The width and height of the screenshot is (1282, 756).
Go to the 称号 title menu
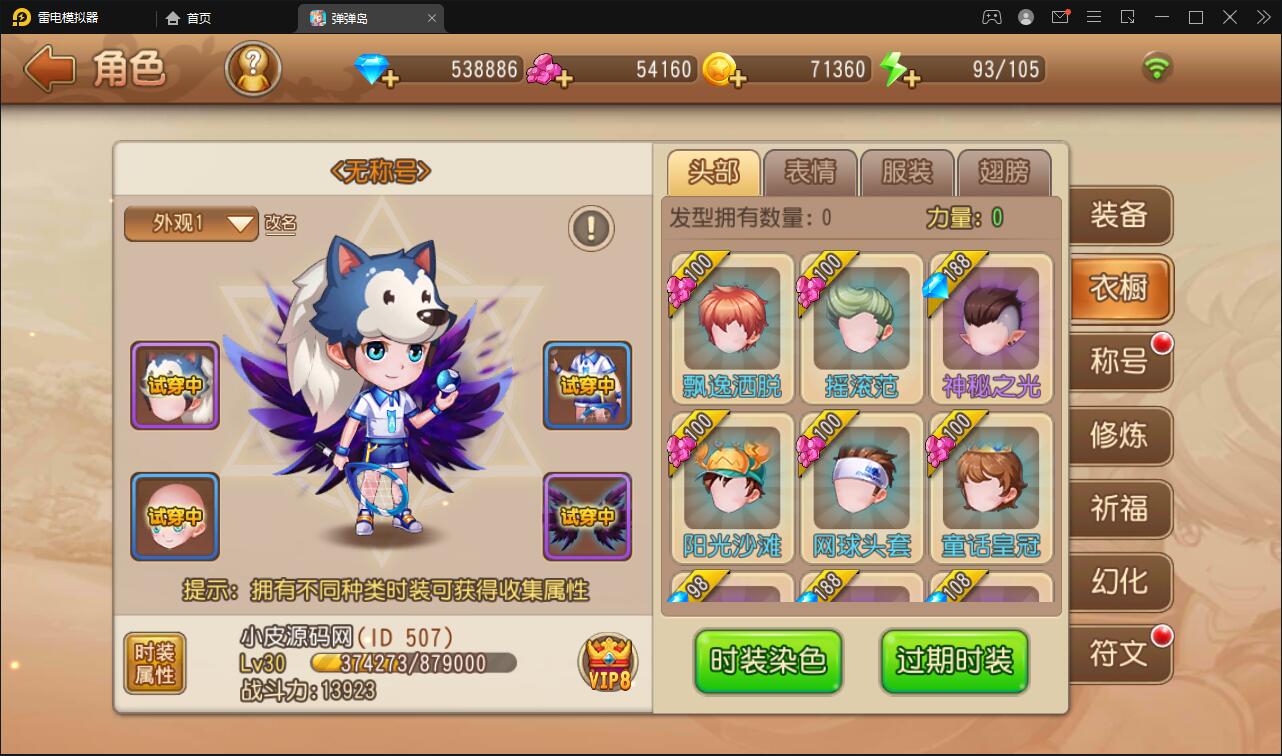pos(1118,361)
